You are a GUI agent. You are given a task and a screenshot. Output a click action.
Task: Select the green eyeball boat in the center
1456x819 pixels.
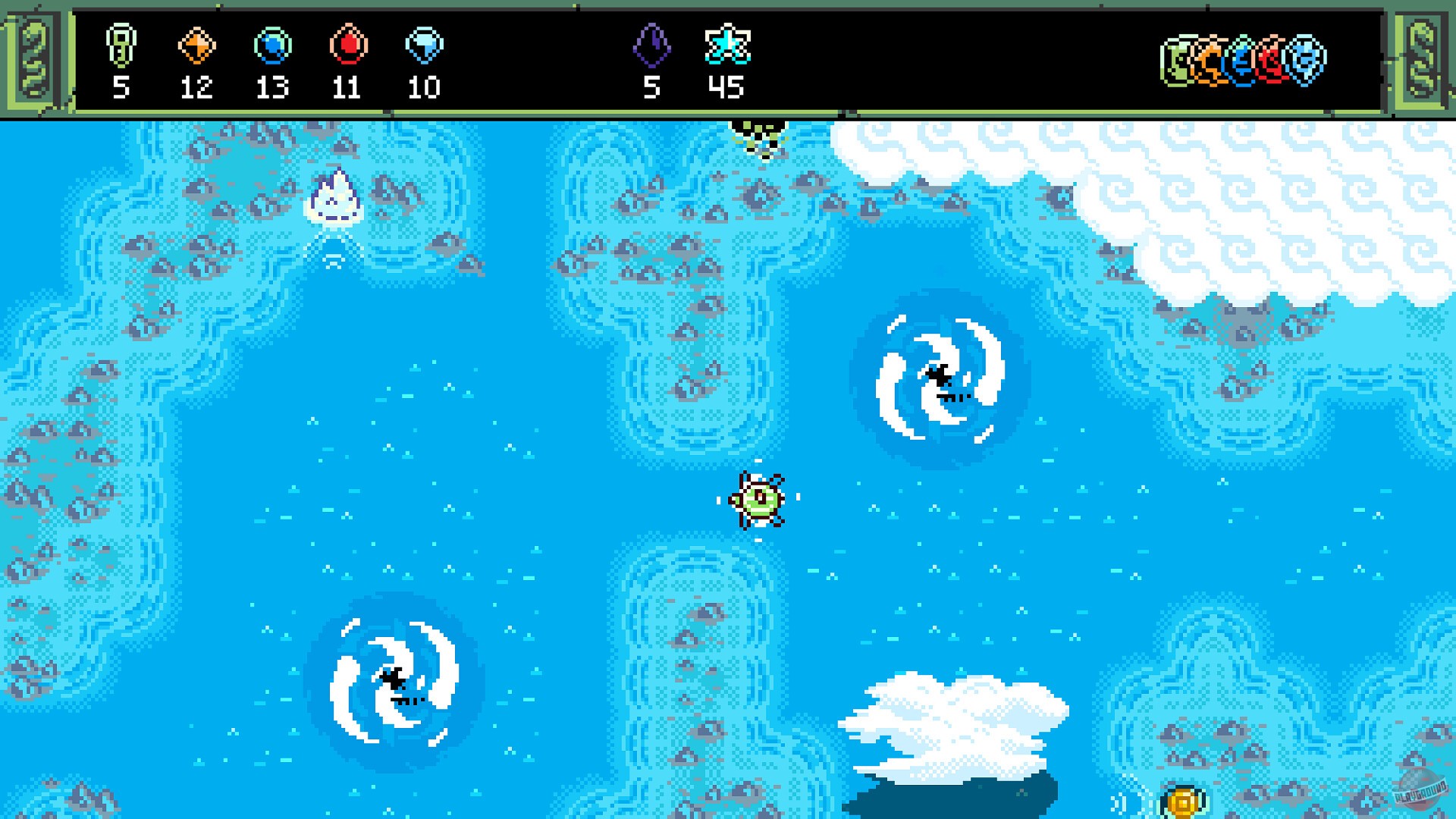point(758,500)
